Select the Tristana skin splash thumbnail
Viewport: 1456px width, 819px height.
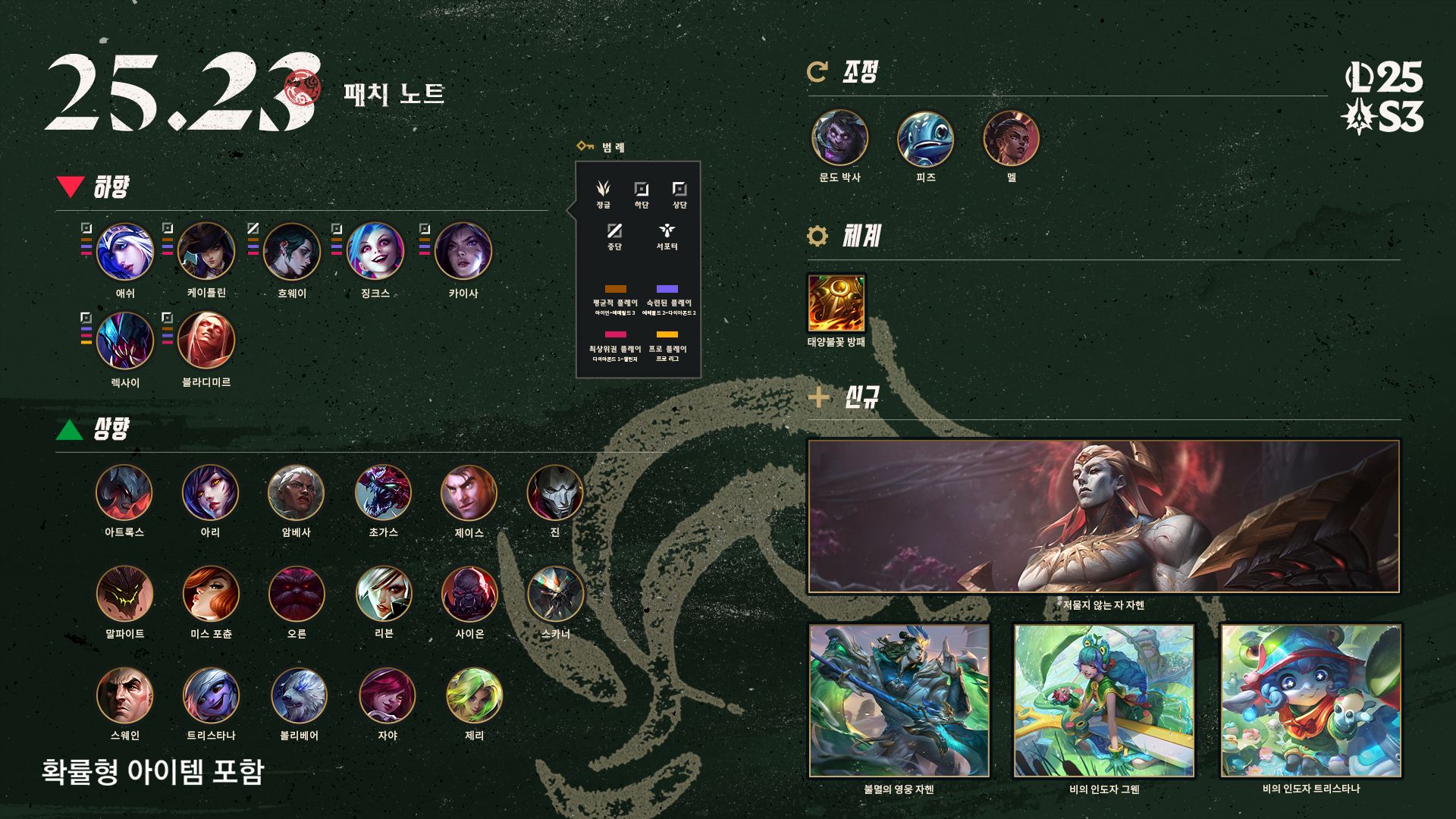coord(1310,701)
